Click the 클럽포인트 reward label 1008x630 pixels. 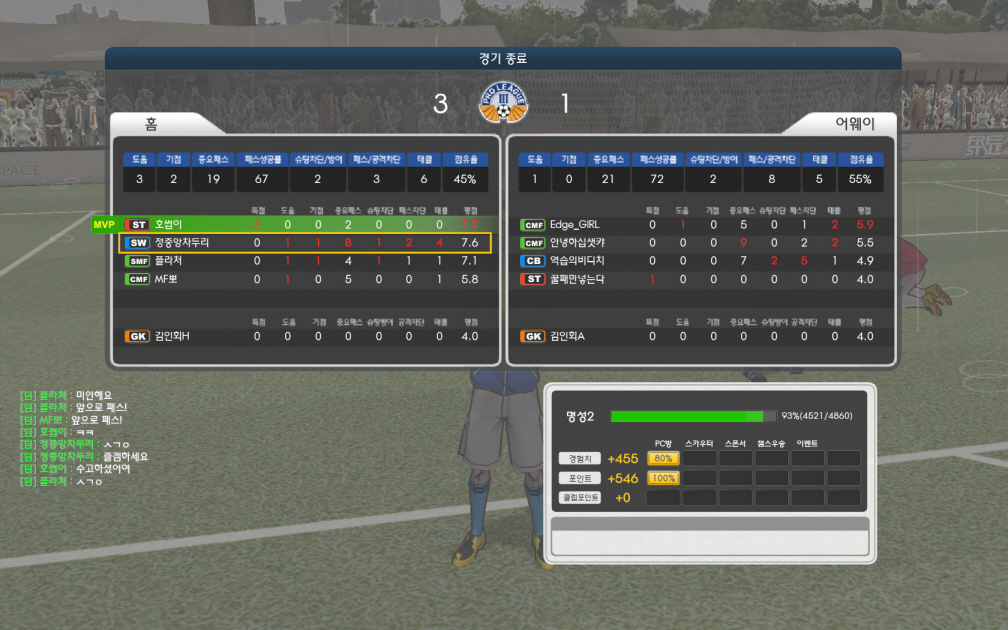(x=580, y=497)
